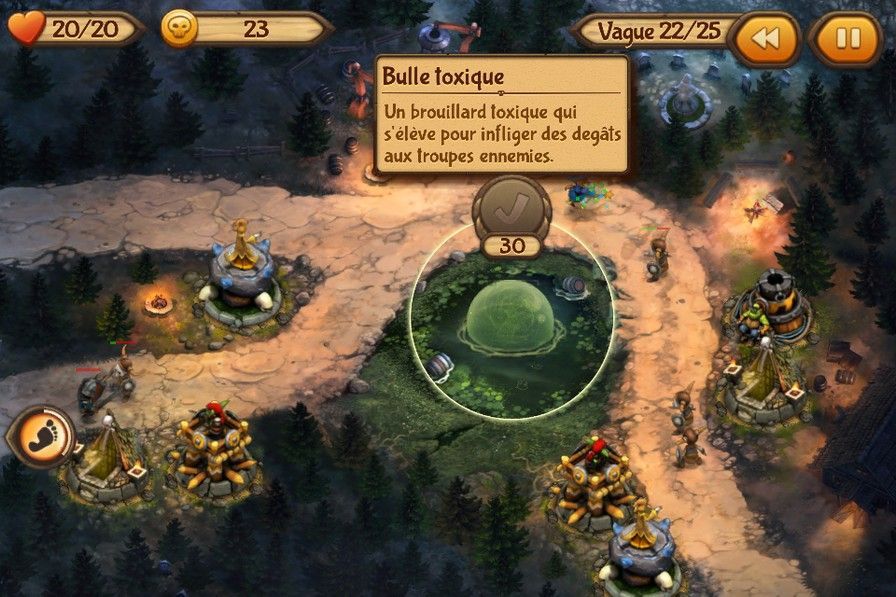This screenshot has width=896, height=597.
Task: Select the toxic bubble in the swamp
Action: (511, 318)
